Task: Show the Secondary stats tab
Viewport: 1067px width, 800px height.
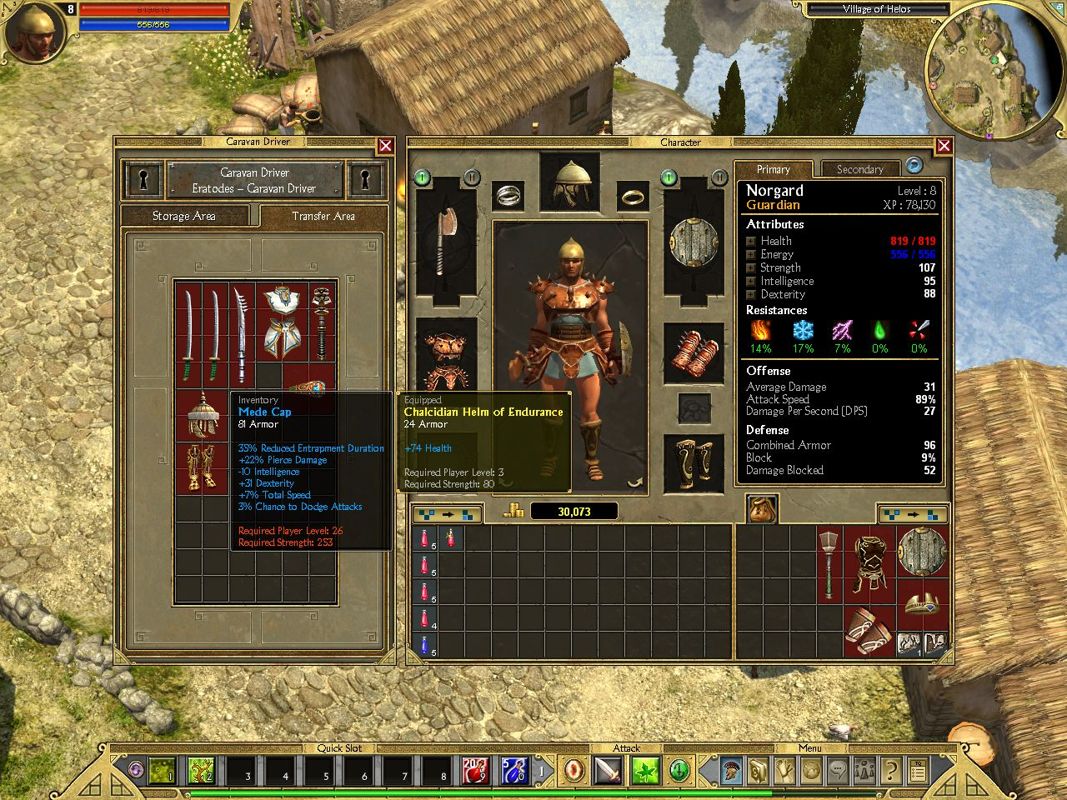Action: click(x=860, y=169)
